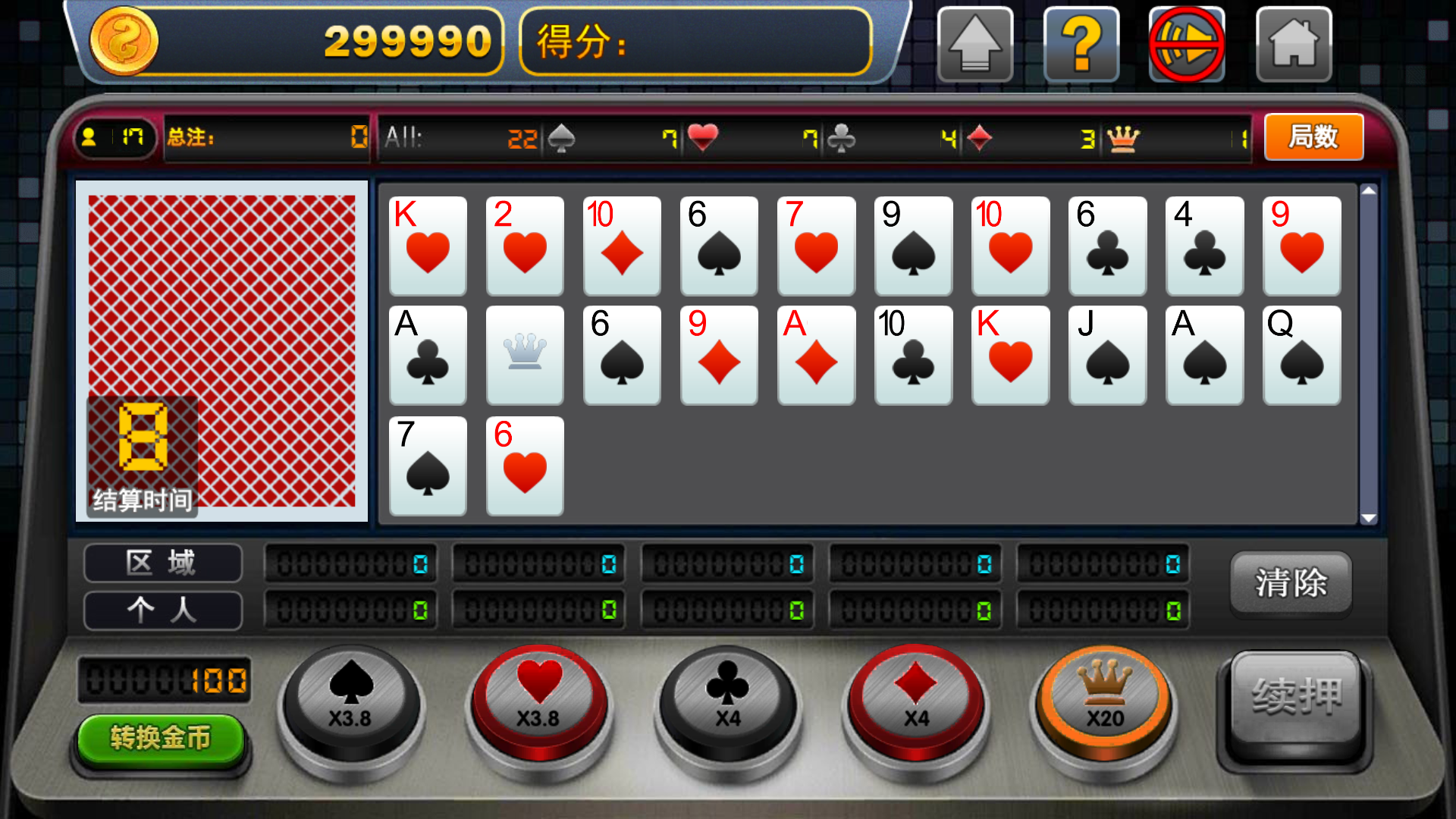Viewport: 1456px width, 819px height.
Task: Return home using the house icon
Action: [1294, 44]
